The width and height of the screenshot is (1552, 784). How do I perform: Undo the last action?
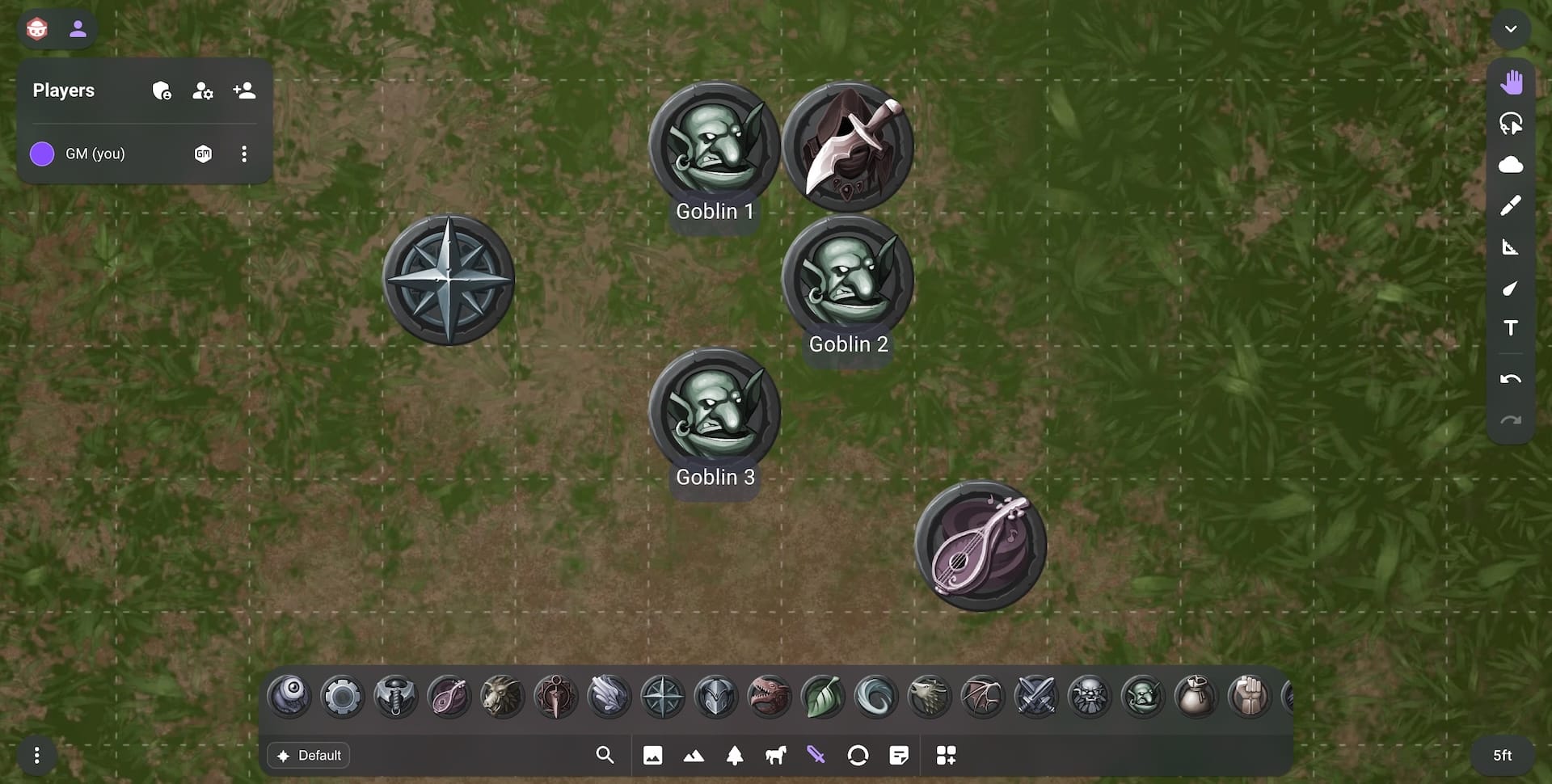click(1510, 379)
